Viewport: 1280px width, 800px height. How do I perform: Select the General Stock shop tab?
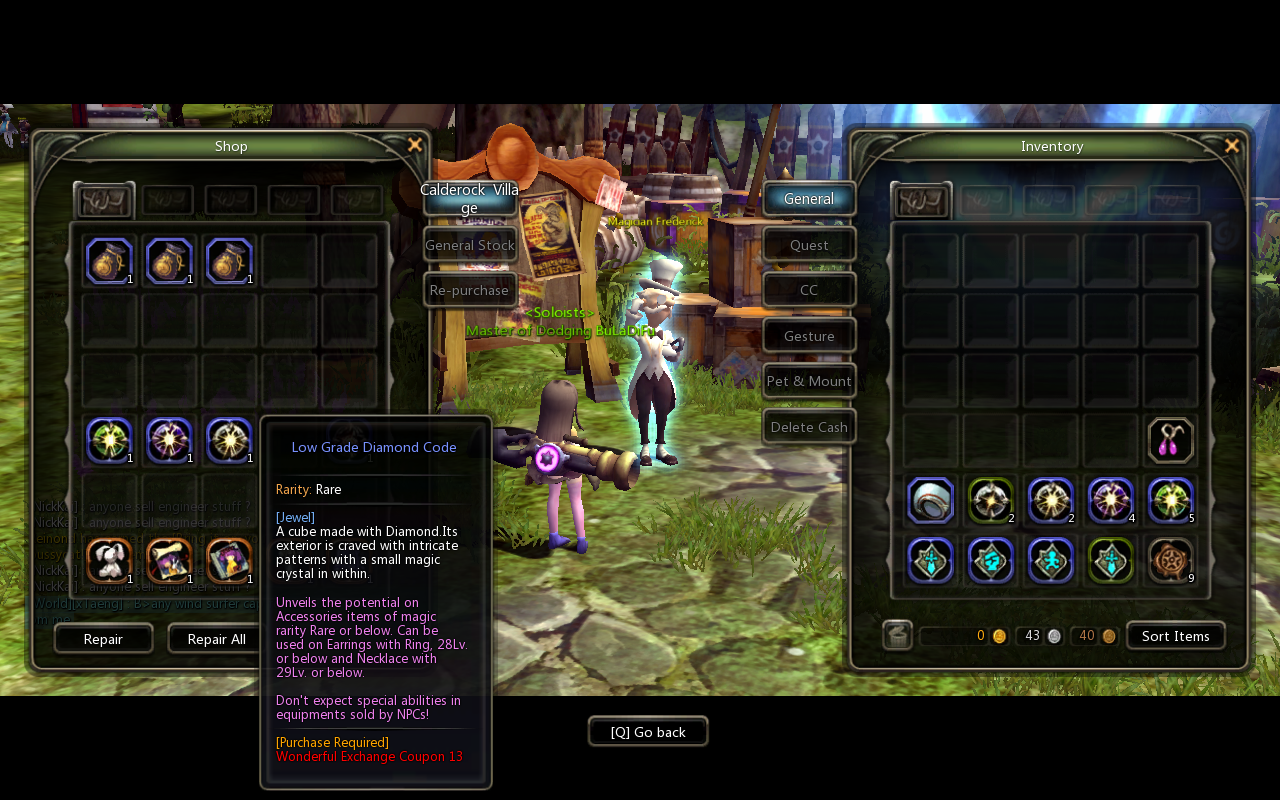(x=469, y=244)
